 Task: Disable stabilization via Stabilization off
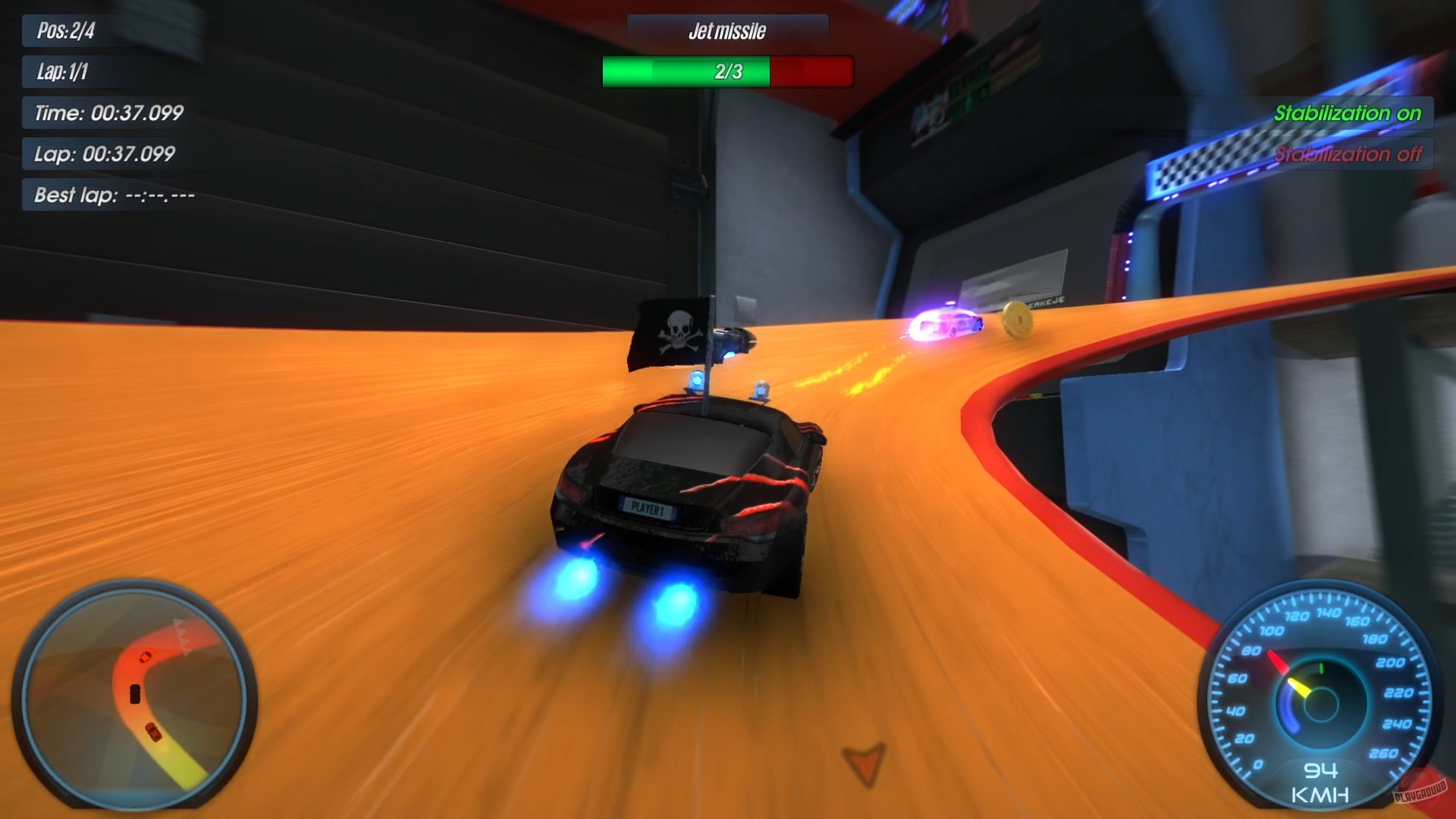[x=1350, y=154]
